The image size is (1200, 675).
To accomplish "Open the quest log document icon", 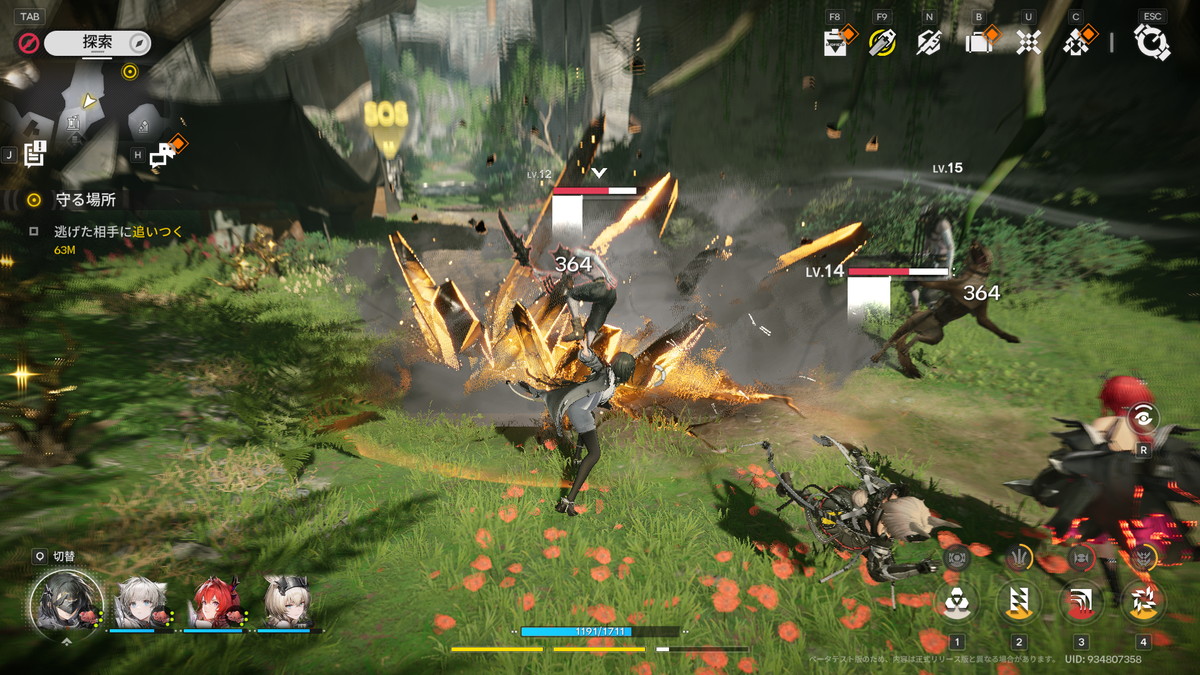I will click(35, 154).
